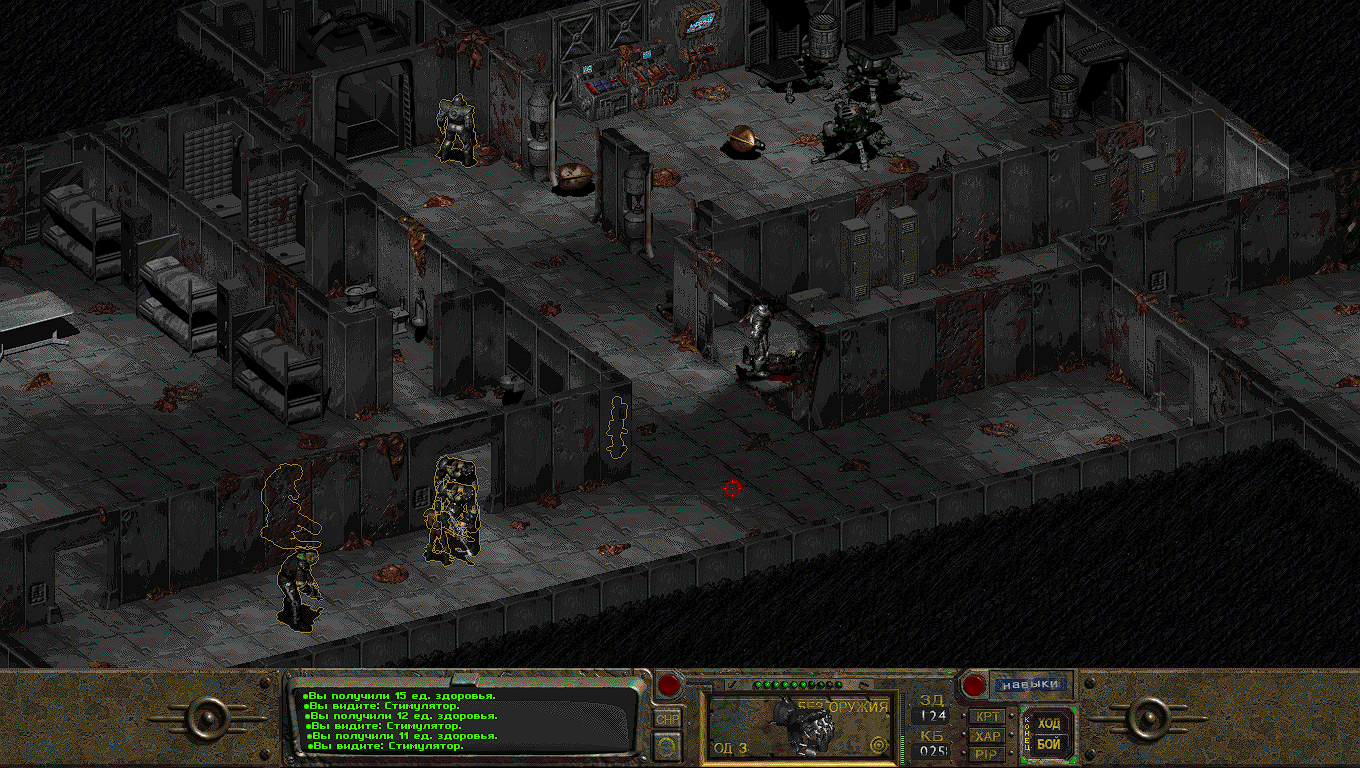End combat using the БОЙ button
Image resolution: width=1360 pixels, height=768 pixels.
(1048, 744)
